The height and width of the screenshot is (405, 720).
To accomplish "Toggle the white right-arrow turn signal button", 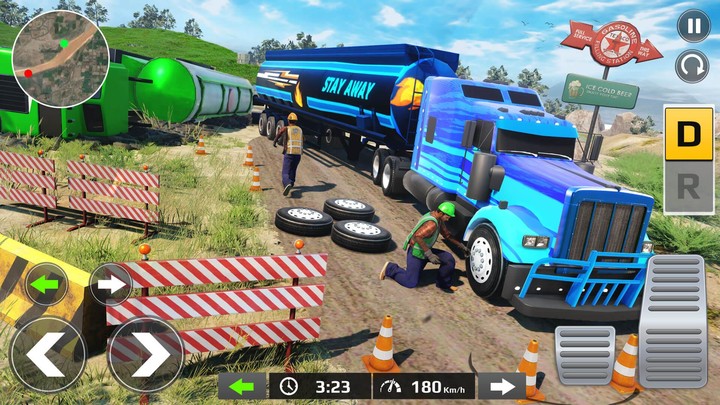I will click(111, 284).
